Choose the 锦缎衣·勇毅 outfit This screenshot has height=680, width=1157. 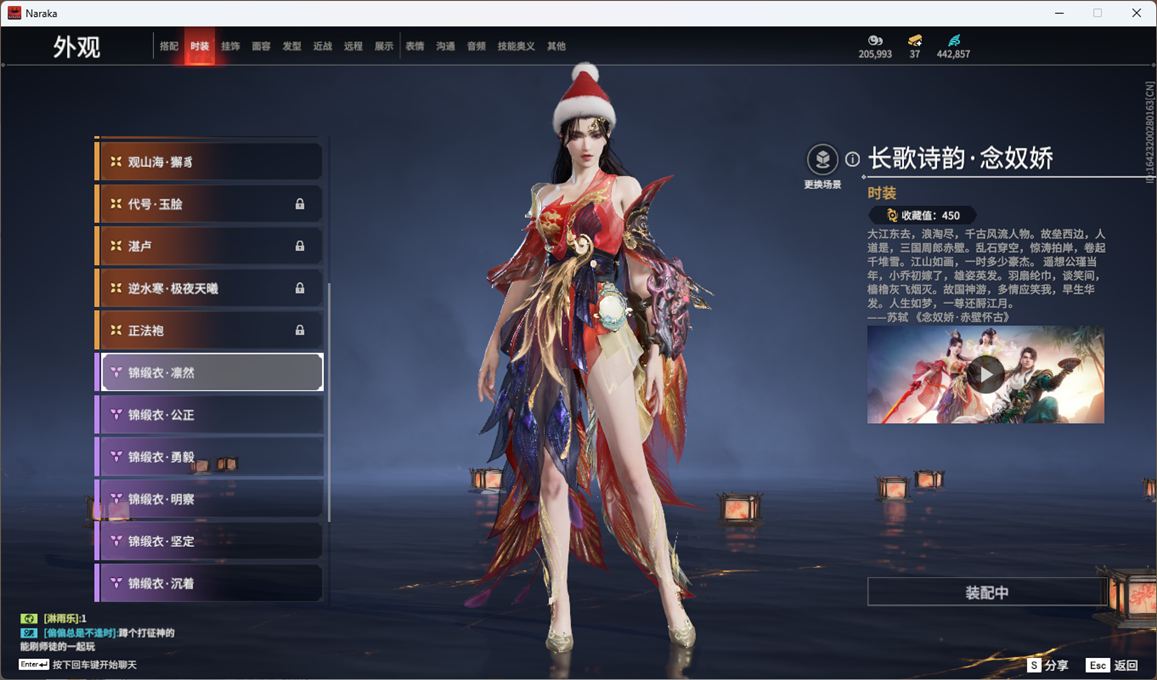(210, 456)
